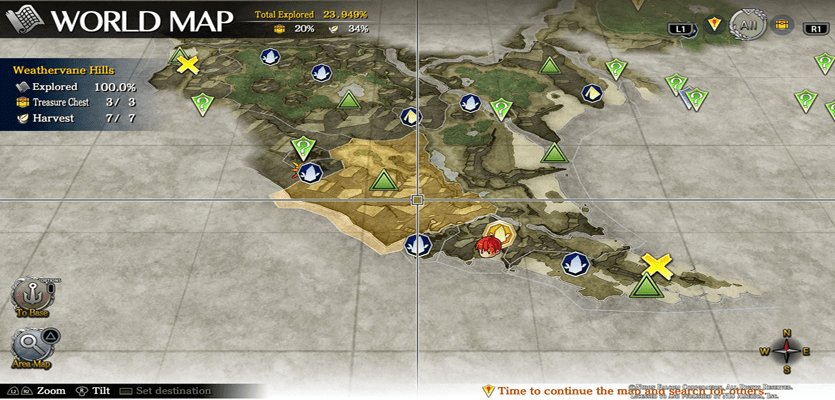The width and height of the screenshot is (835, 400).
Task: Switch to the treasure chest marker filter
Action: click(782, 25)
